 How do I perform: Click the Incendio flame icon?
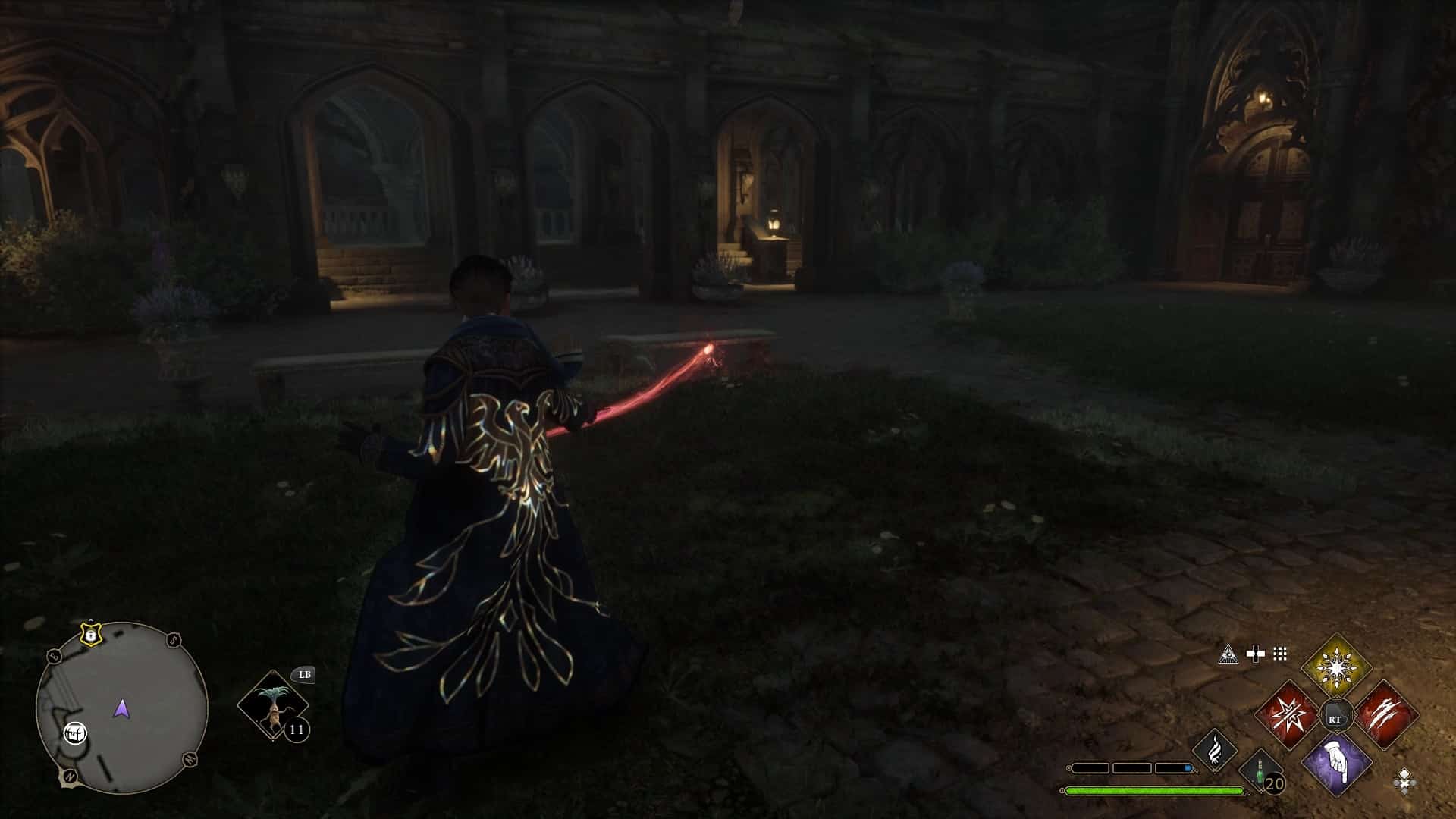tap(1215, 751)
